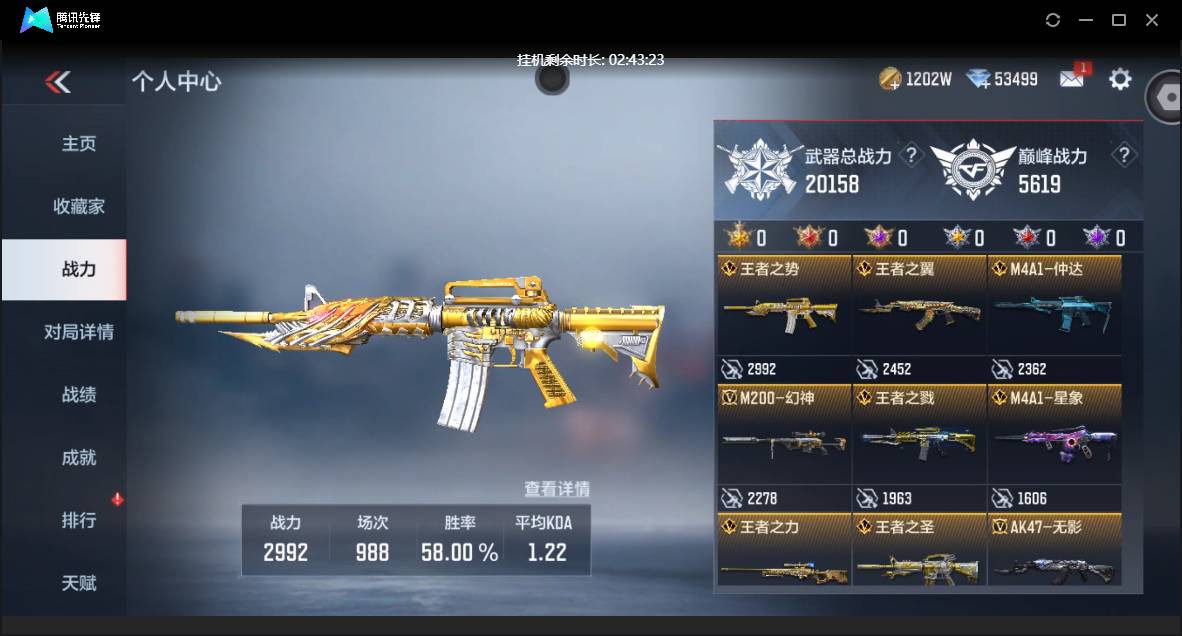
Task: Show the 成就 tab
Action: 79,458
